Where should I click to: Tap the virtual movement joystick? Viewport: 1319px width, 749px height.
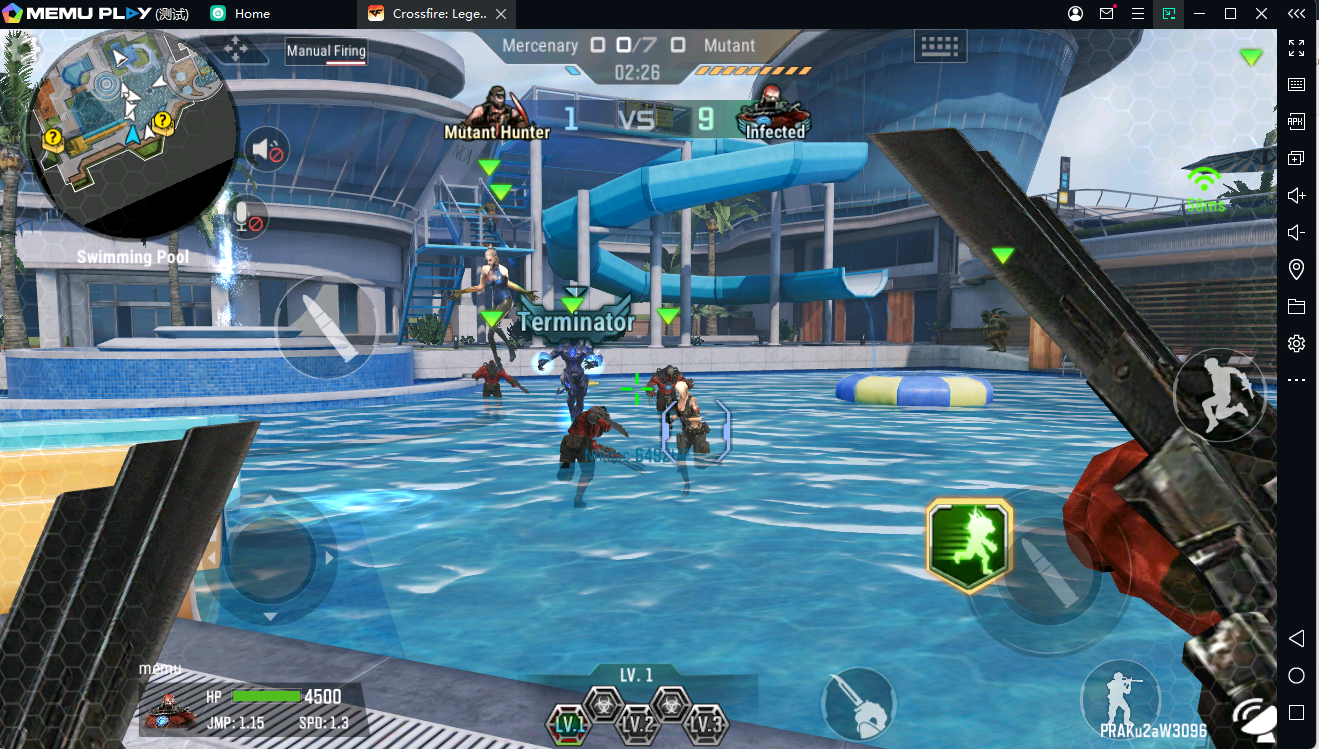point(272,558)
